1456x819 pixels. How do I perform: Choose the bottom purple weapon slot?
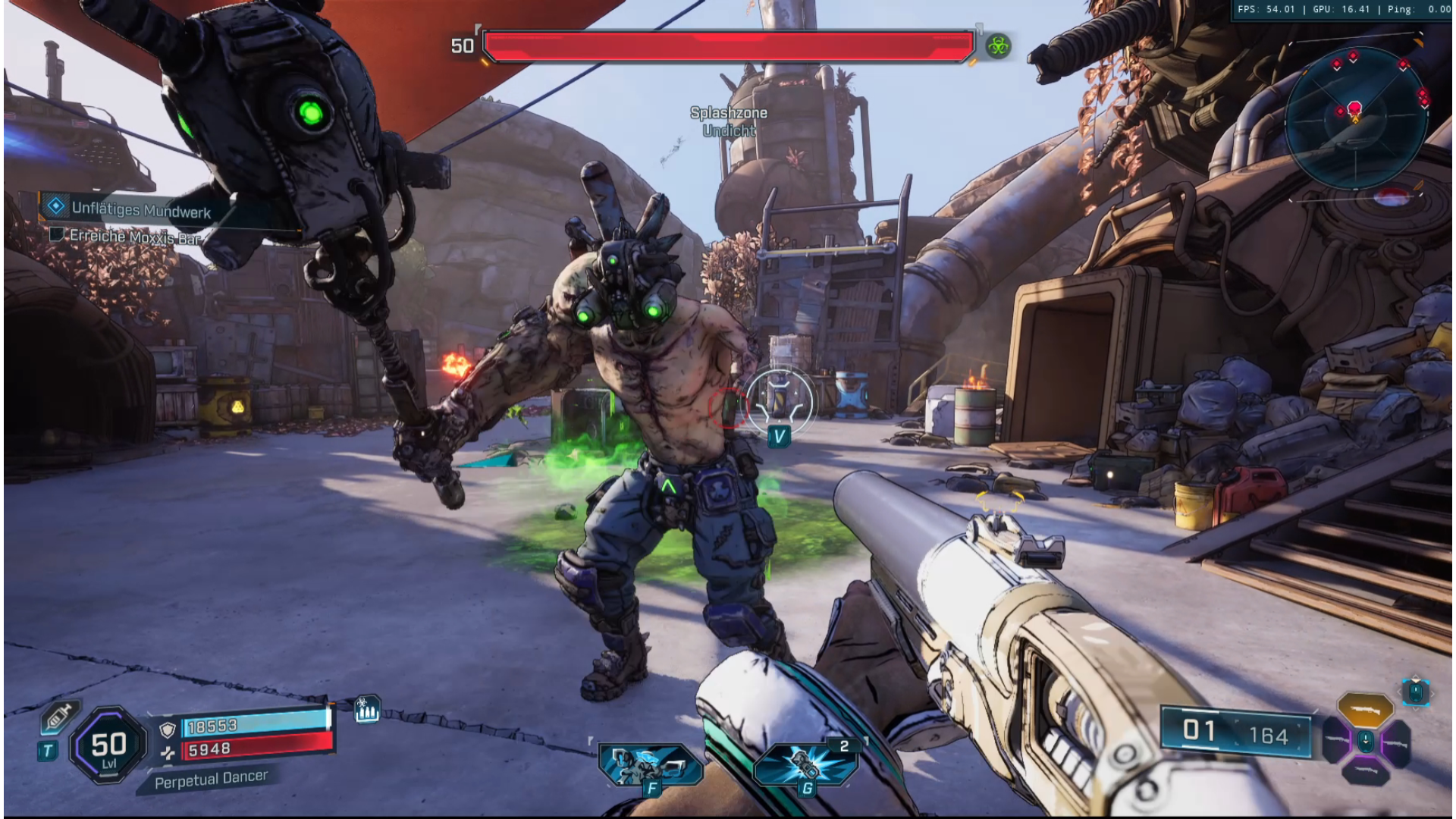click(x=1365, y=771)
